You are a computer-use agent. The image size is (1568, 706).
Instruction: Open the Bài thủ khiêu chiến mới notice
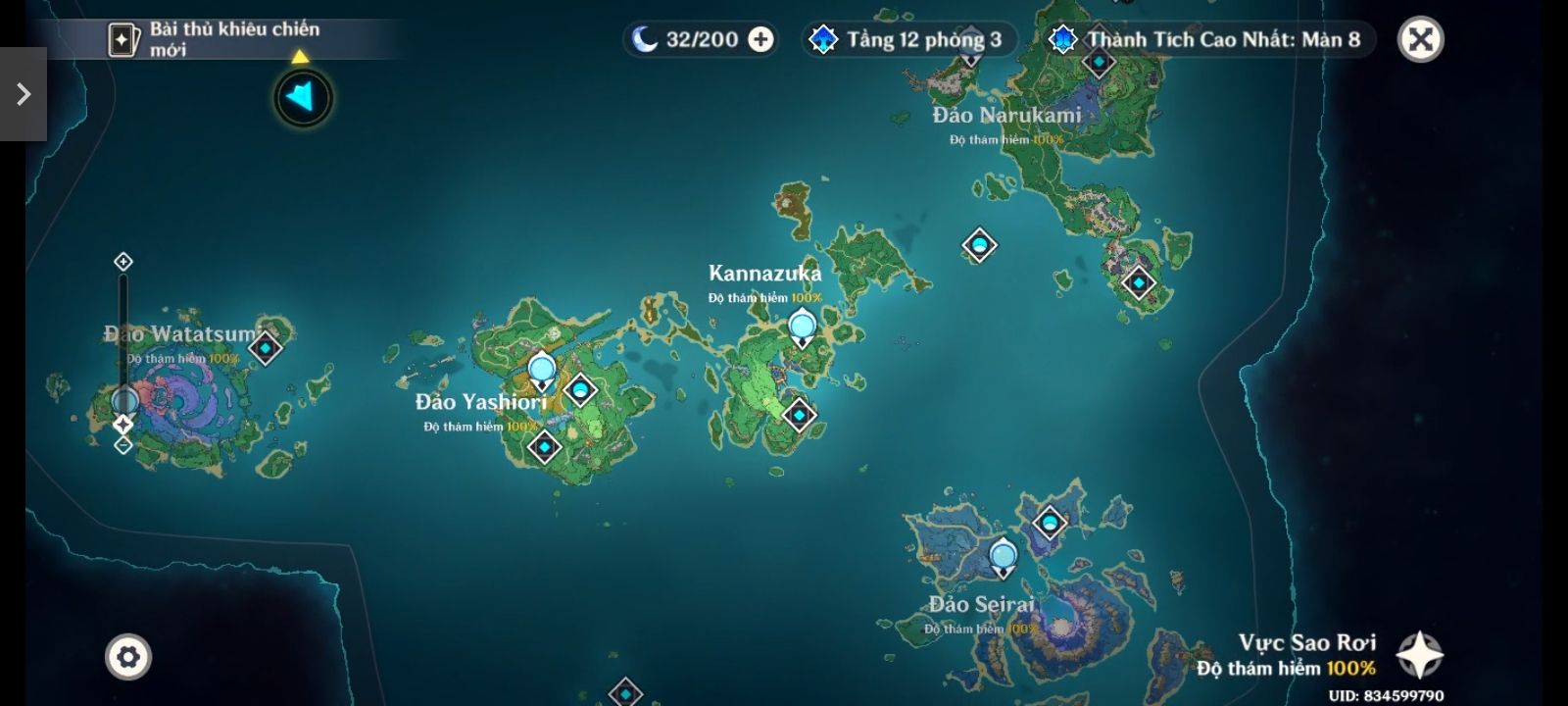point(218,39)
